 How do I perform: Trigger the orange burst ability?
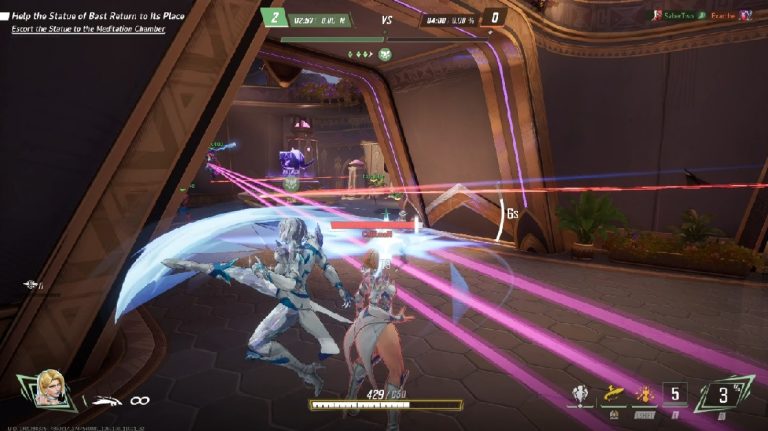pos(644,396)
